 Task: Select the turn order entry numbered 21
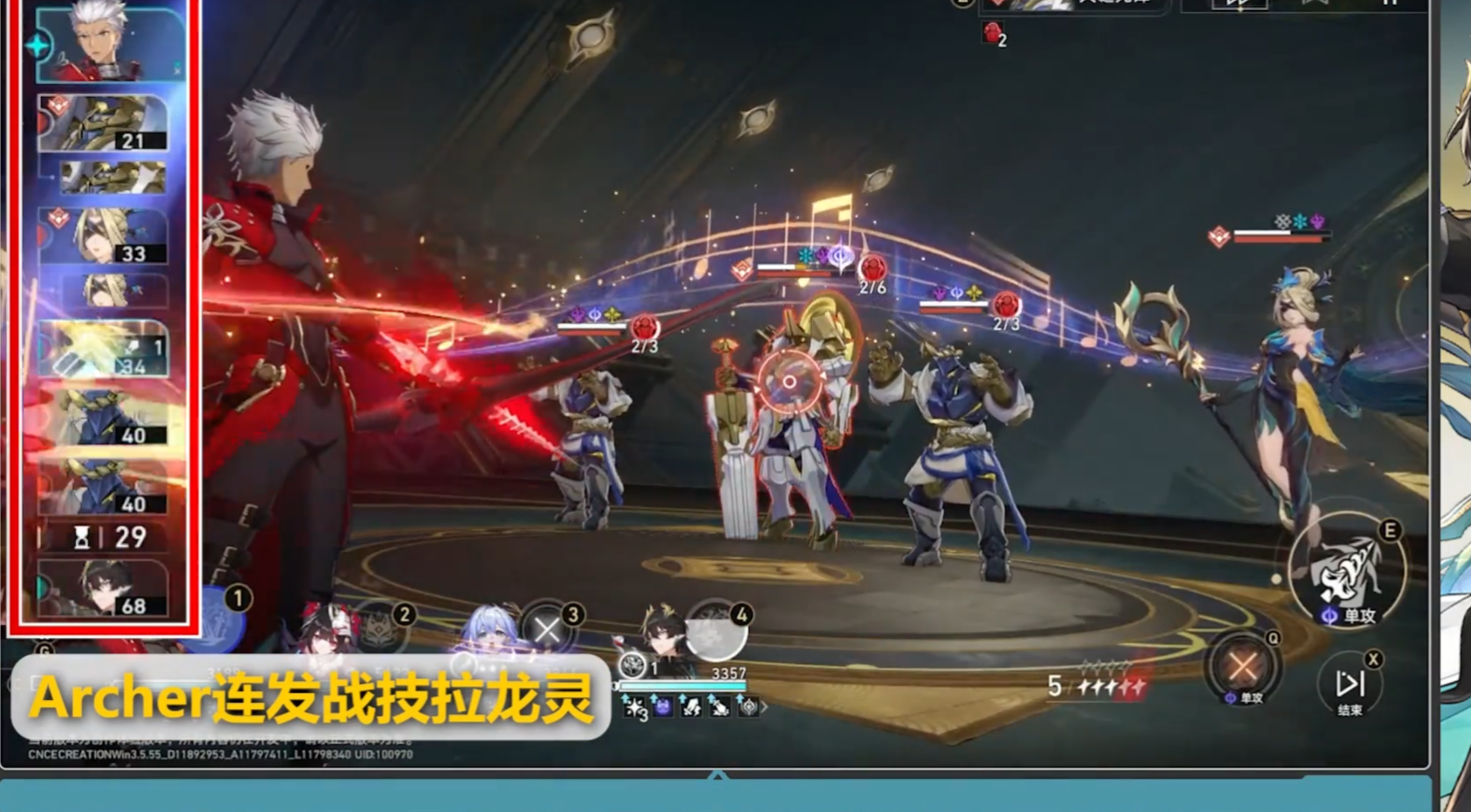tap(103, 123)
